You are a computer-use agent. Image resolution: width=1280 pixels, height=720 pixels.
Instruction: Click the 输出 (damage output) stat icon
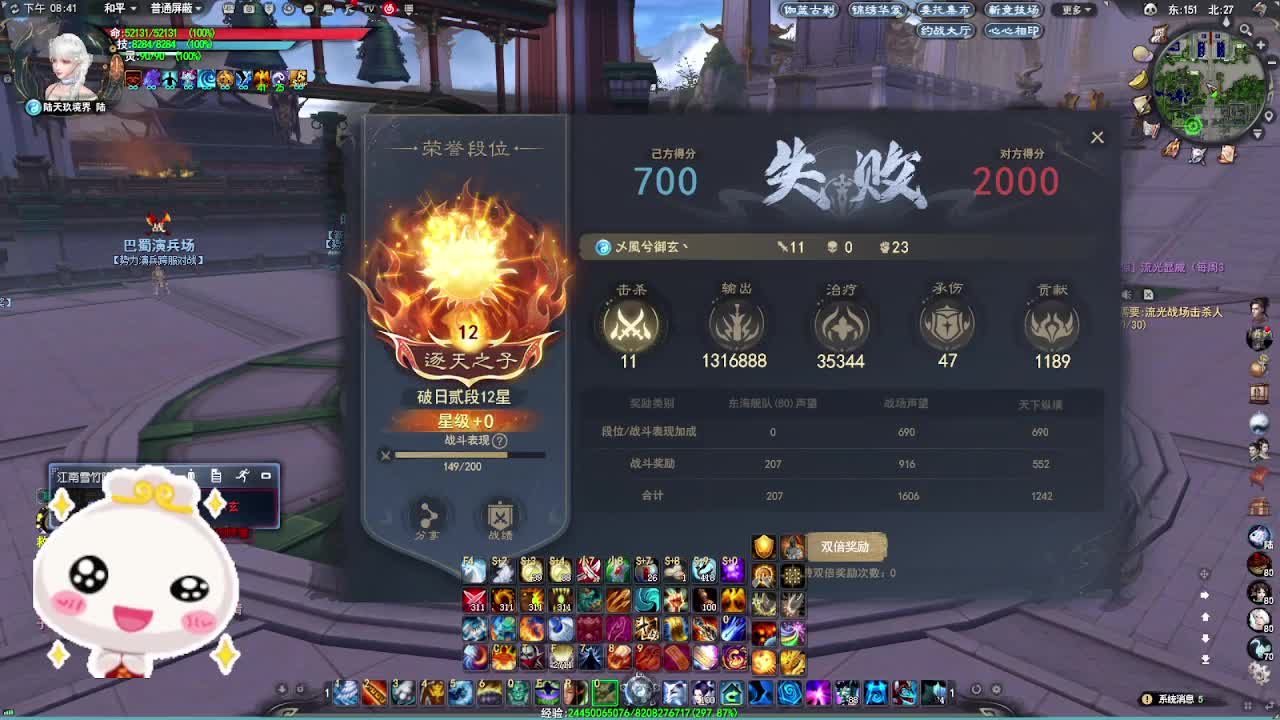coord(735,323)
